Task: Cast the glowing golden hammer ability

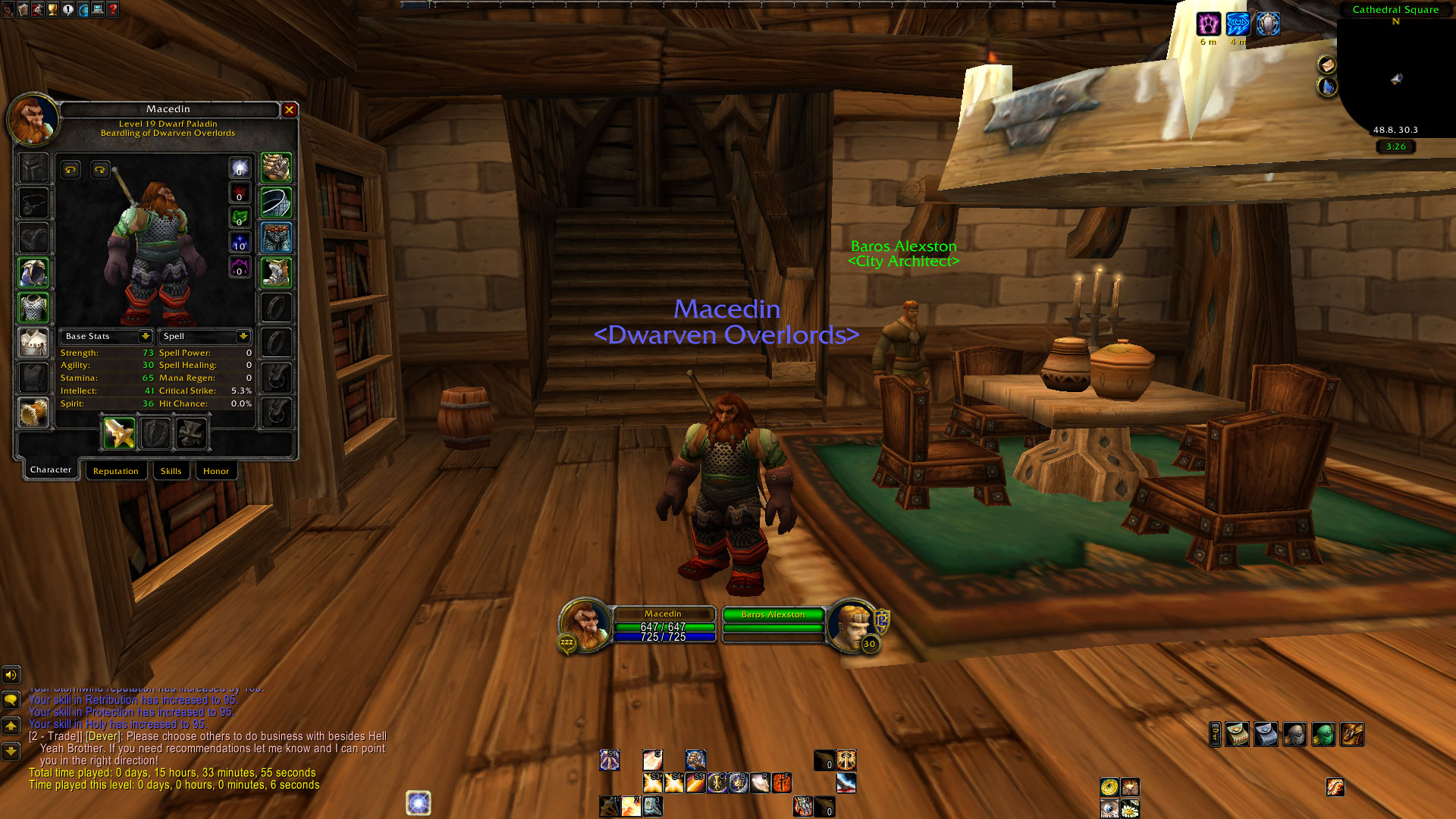Action: coord(632,807)
